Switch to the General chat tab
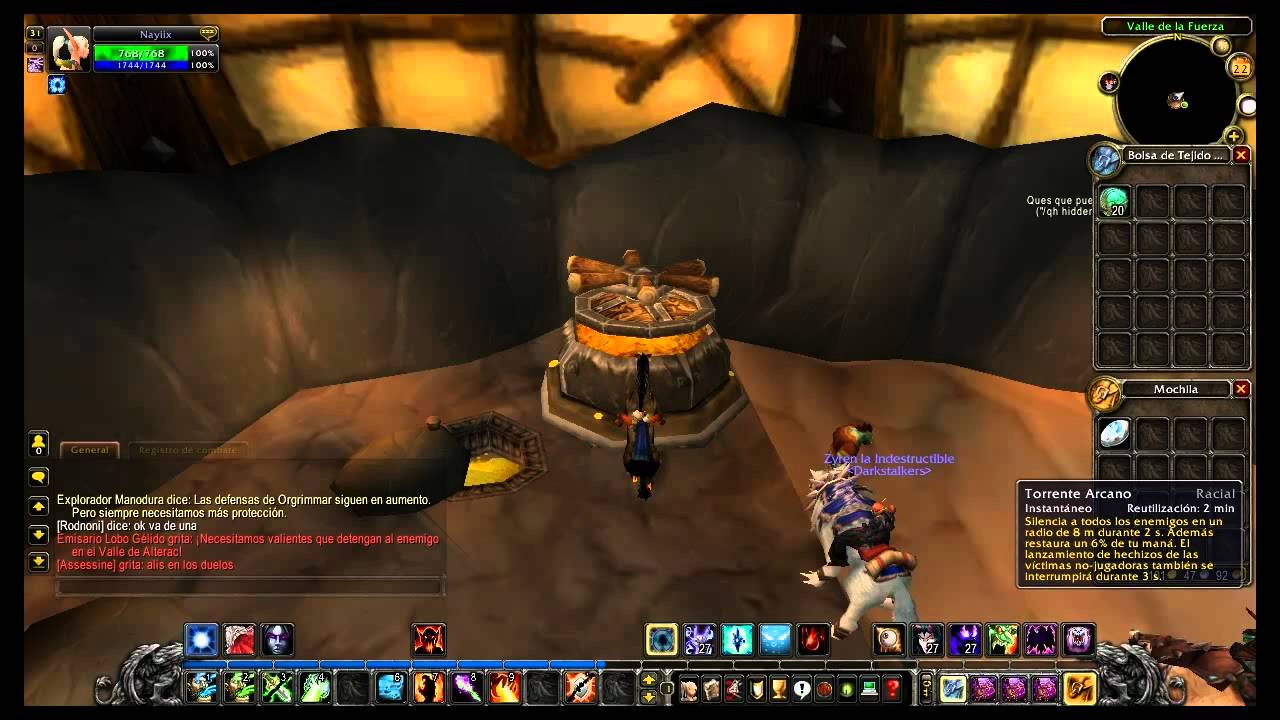1280x720 pixels. click(x=90, y=450)
